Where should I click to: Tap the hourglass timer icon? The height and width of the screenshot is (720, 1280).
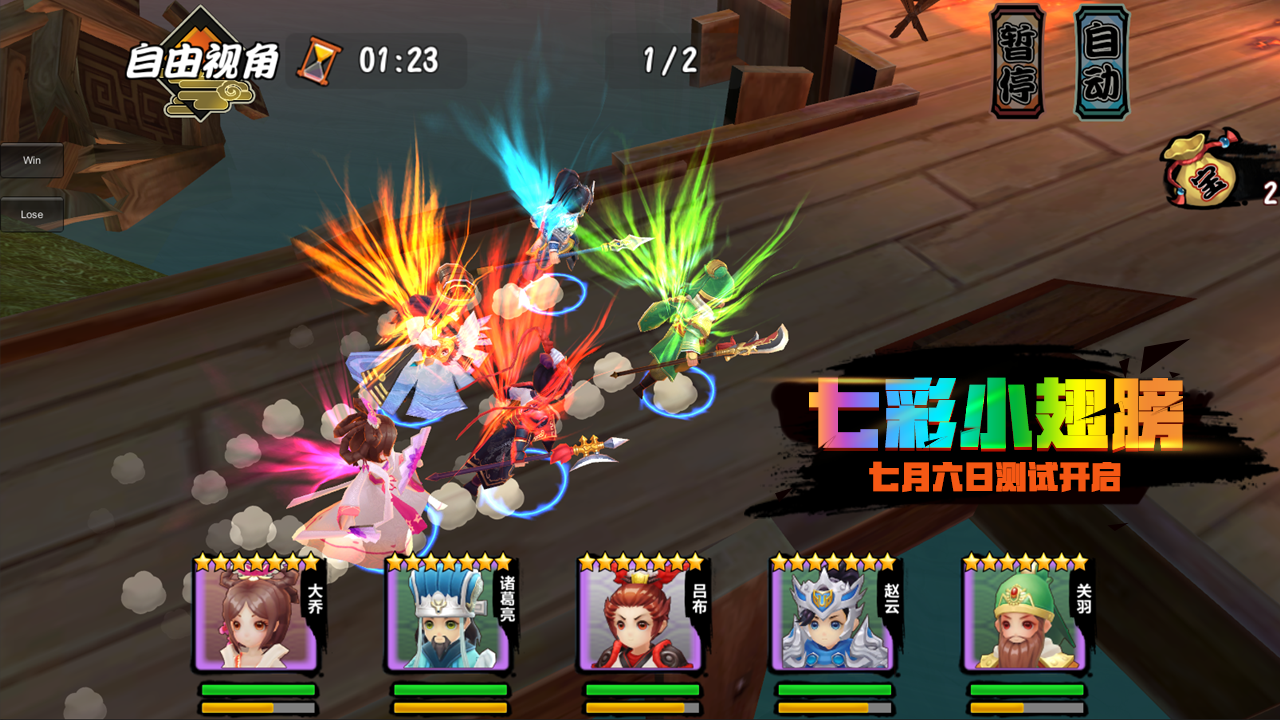tap(318, 58)
